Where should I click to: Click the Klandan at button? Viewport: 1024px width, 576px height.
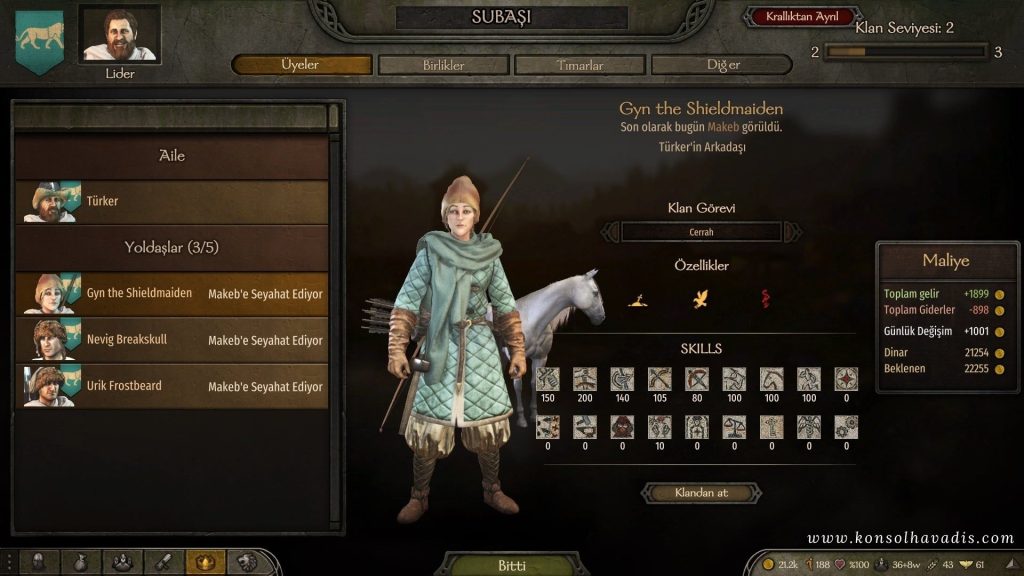point(701,493)
